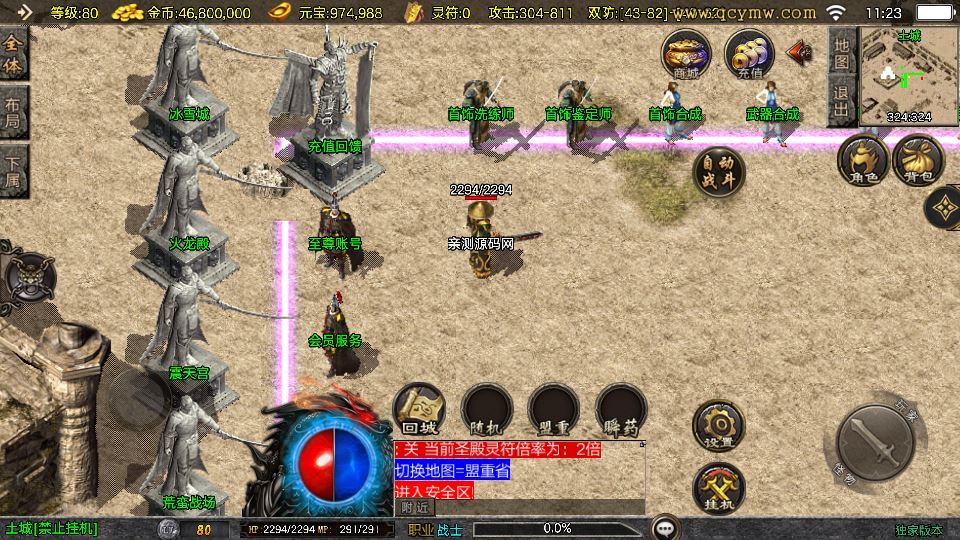The height and width of the screenshot is (540, 960).
Task: Select the 盟重 teleport slot
Action: 554,411
